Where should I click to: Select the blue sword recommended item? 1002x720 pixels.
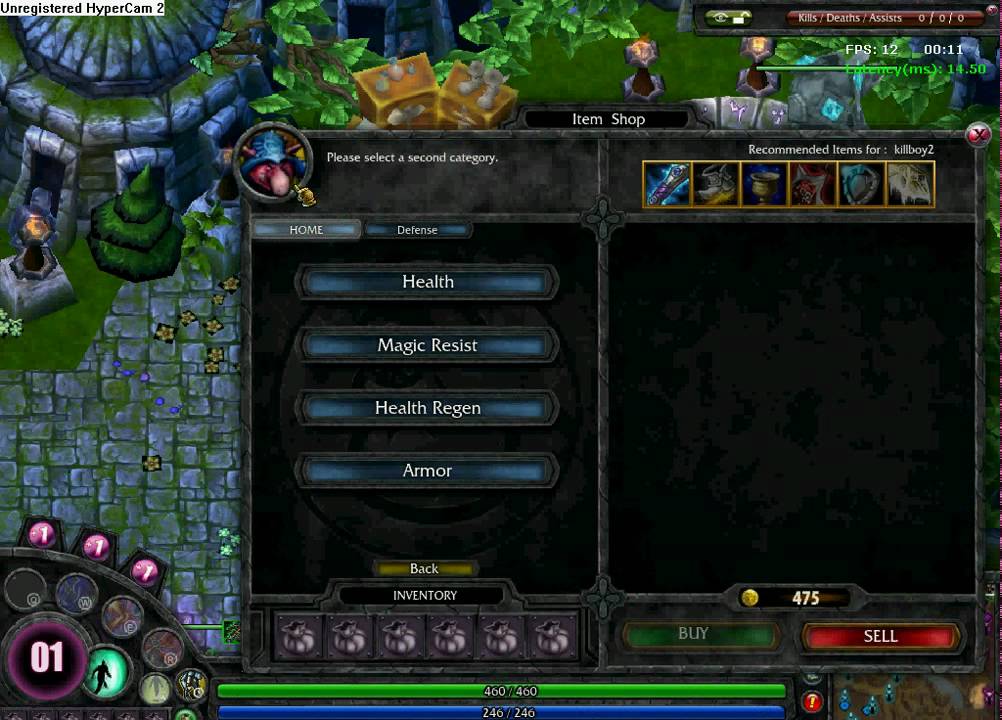point(667,185)
